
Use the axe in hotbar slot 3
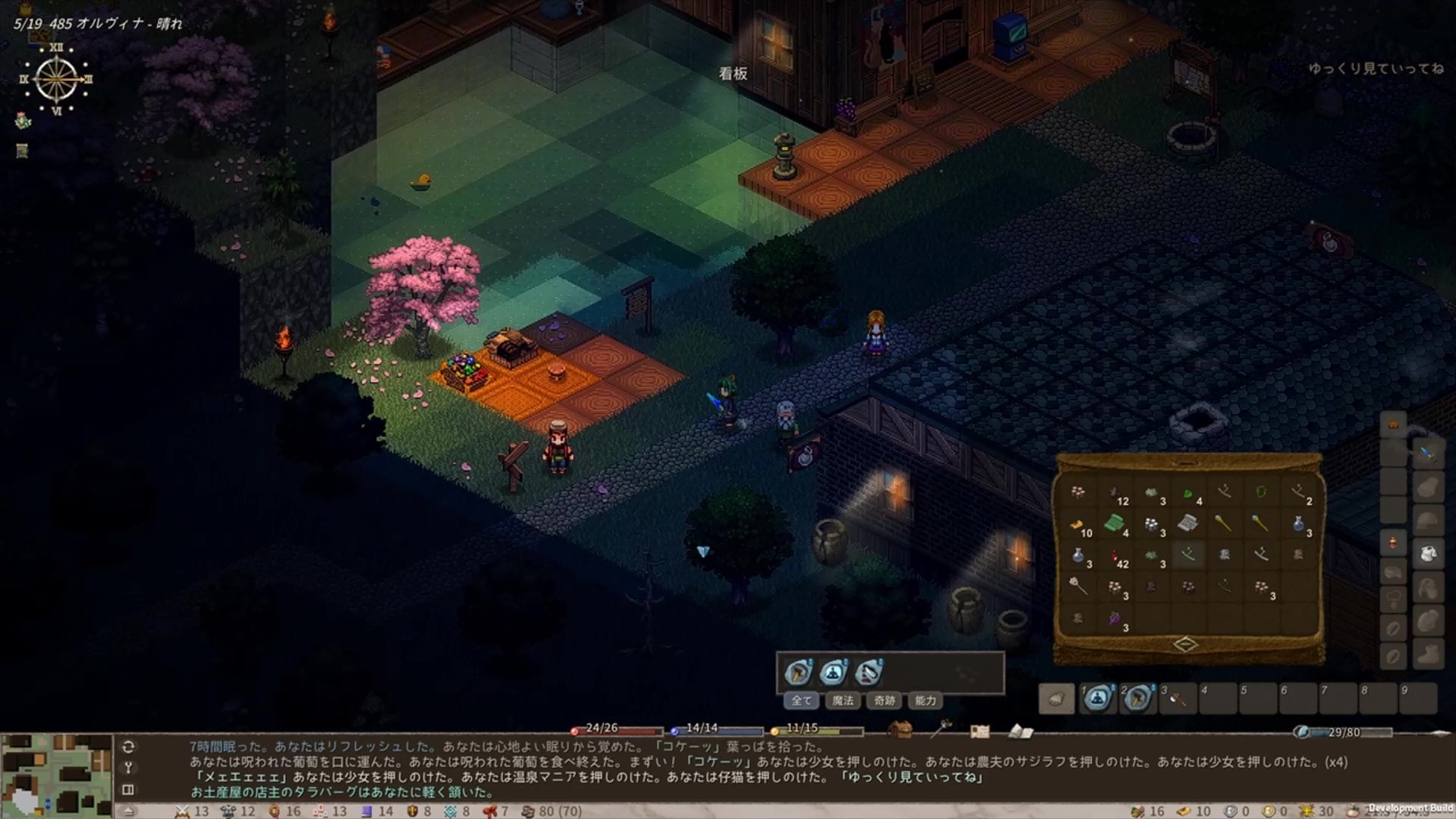(x=1178, y=698)
